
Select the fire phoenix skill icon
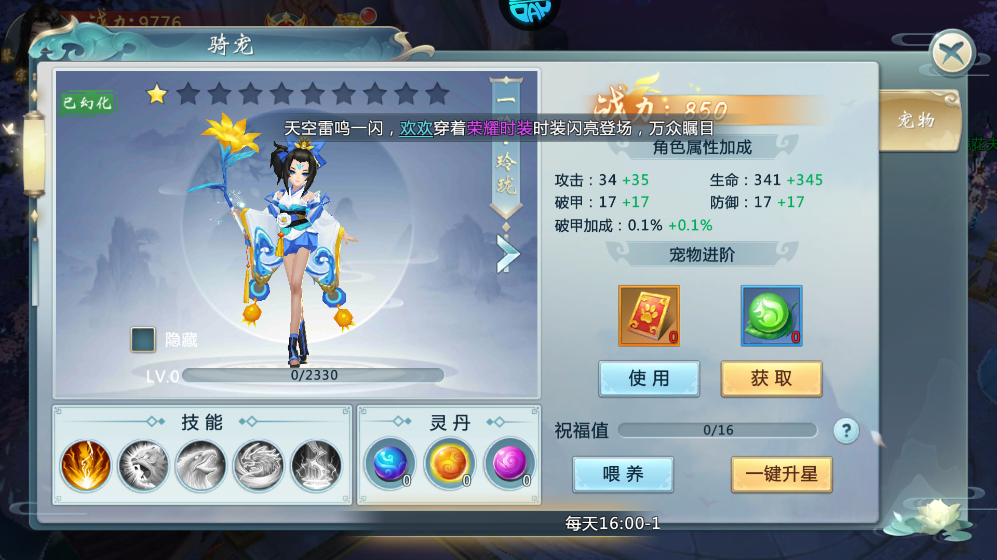coord(85,466)
